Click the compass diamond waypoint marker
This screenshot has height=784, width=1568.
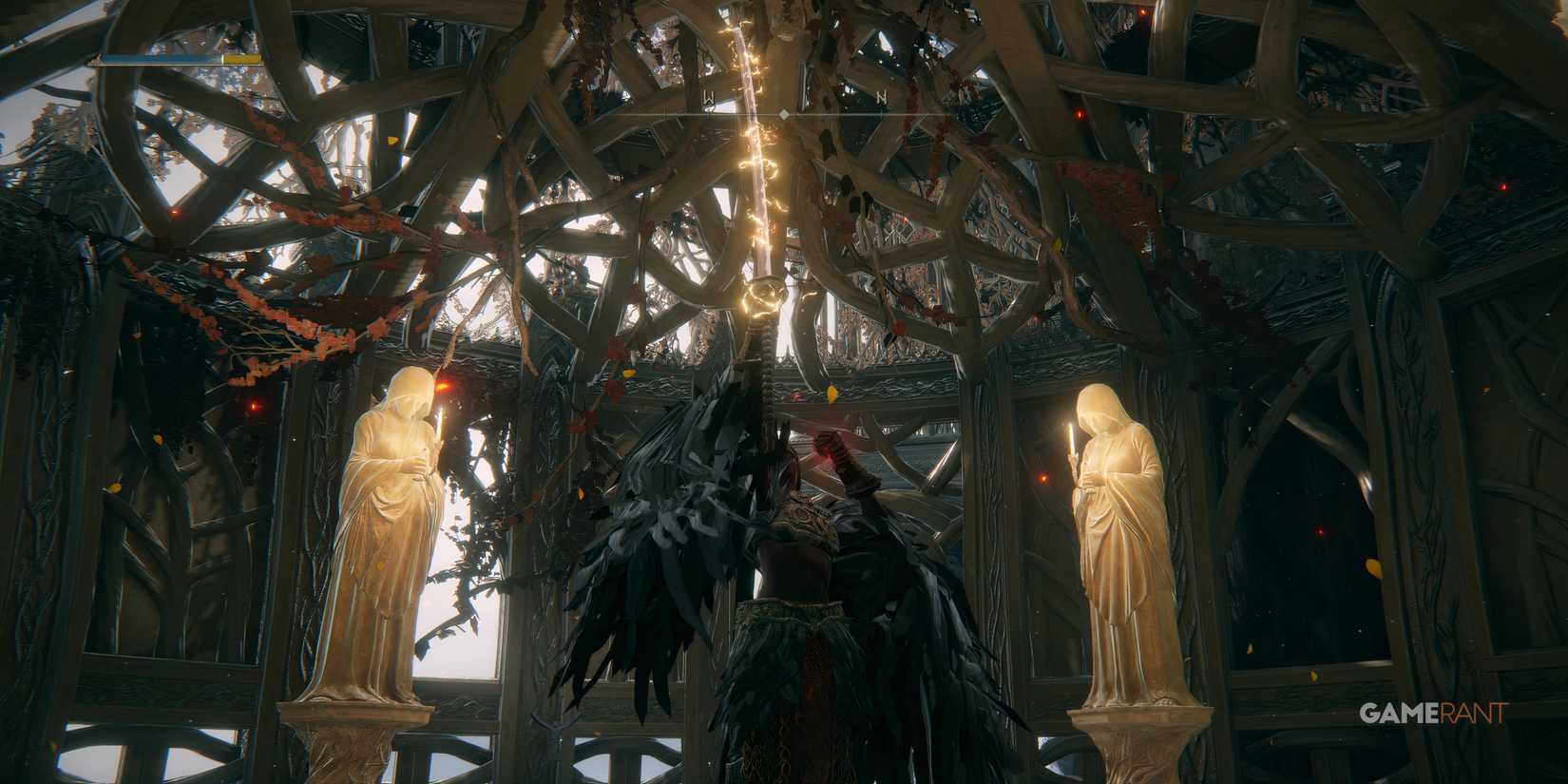[x=784, y=113]
